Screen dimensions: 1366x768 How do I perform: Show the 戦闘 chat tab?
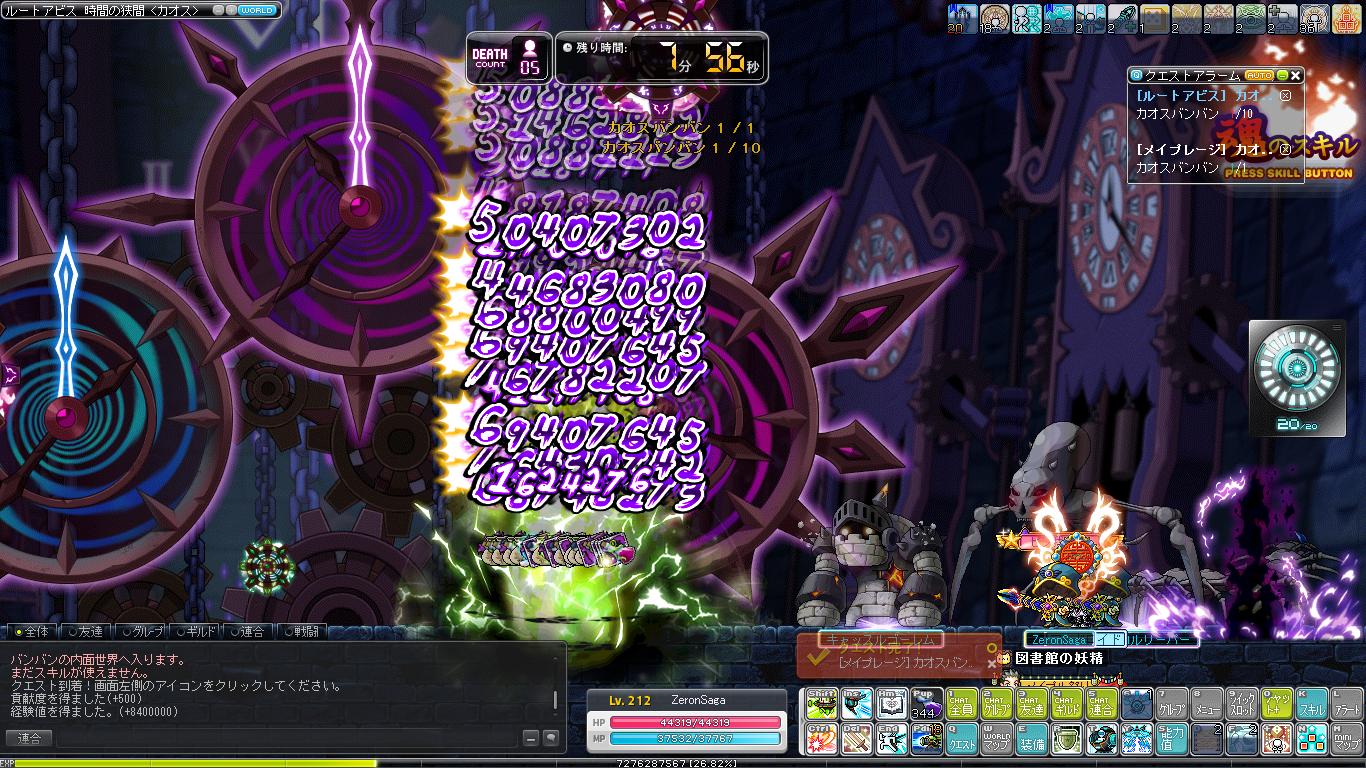click(x=302, y=631)
